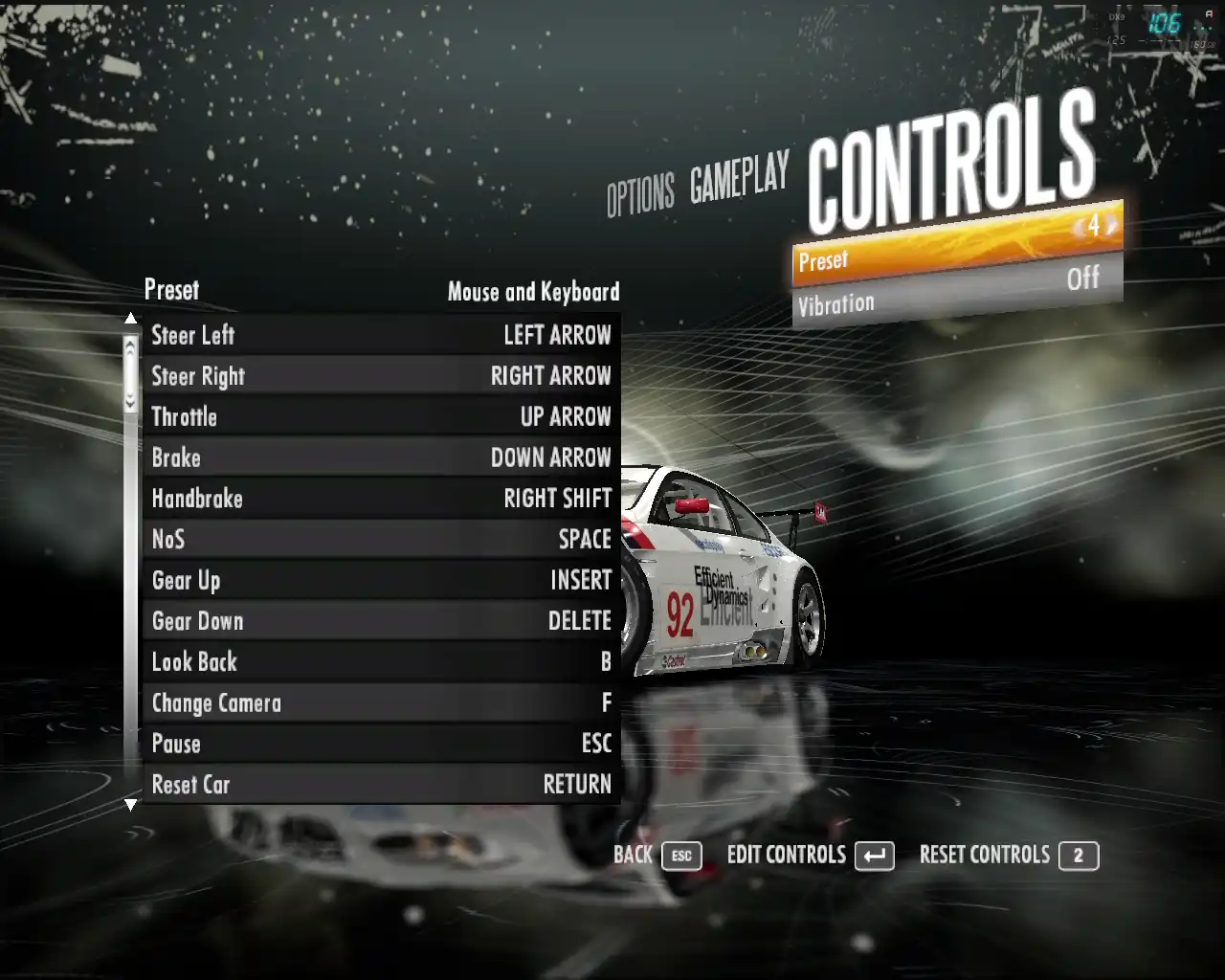Pick the Gear Down control row
Screen dimensions: 1225x980
pos(381,621)
